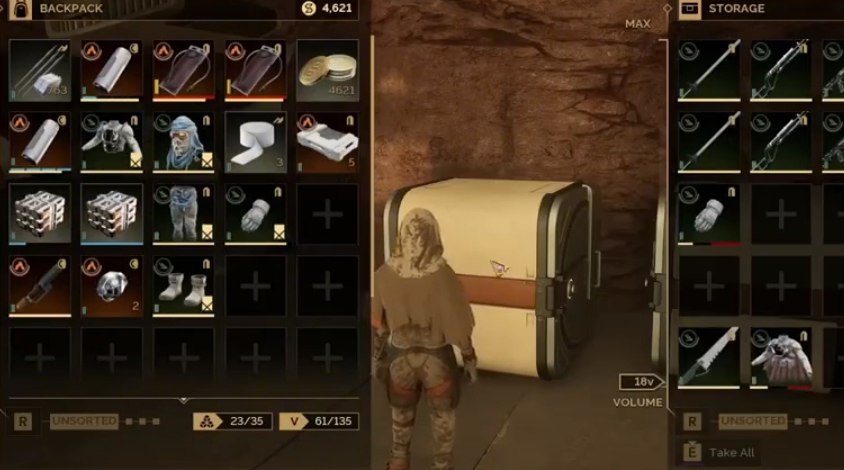The width and height of the screenshot is (844, 470).
Task: Select the Solari coin stack slot
Action: [327, 71]
